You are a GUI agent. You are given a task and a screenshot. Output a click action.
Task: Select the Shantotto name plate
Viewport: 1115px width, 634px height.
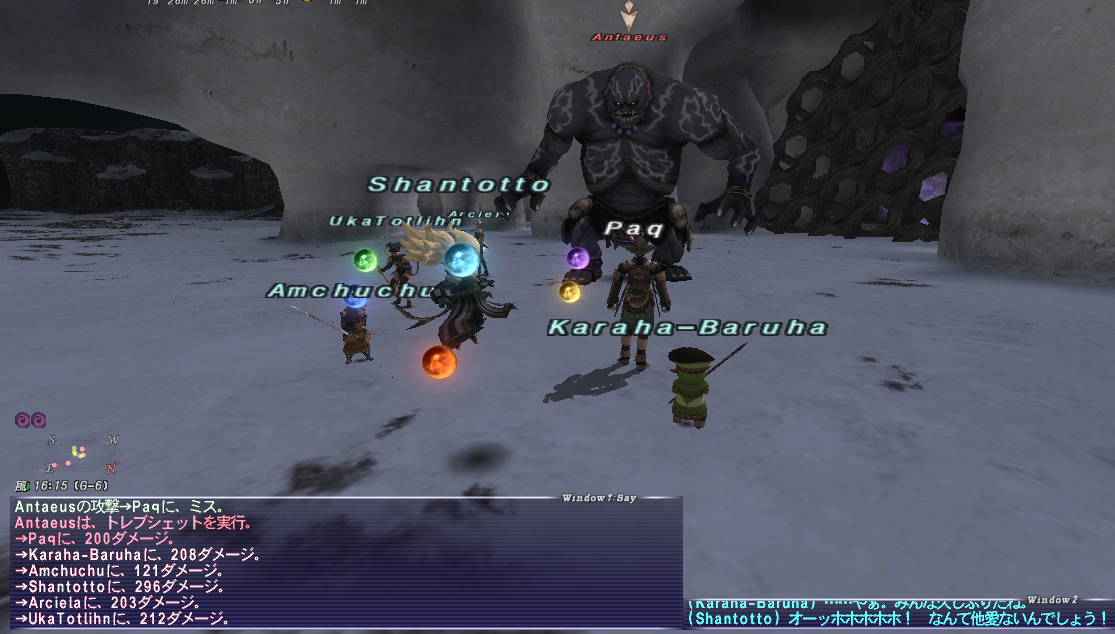[459, 185]
